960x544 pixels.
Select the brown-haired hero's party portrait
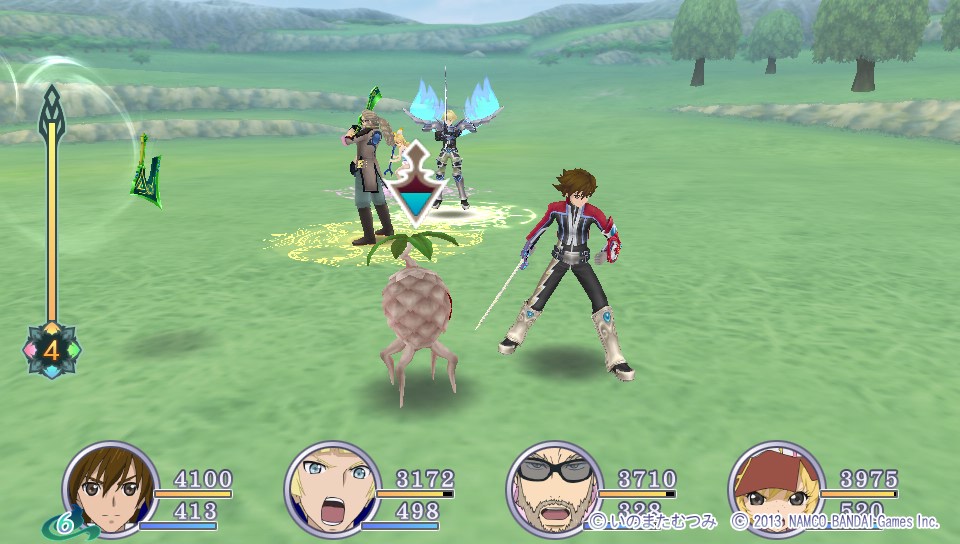point(110,489)
